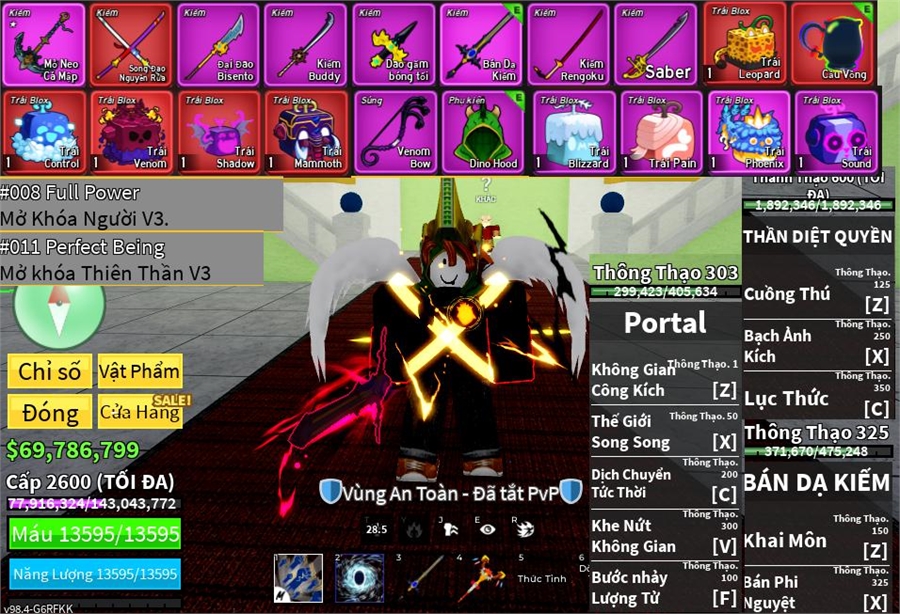Use the Lục Thức fighting skill

coord(817,398)
